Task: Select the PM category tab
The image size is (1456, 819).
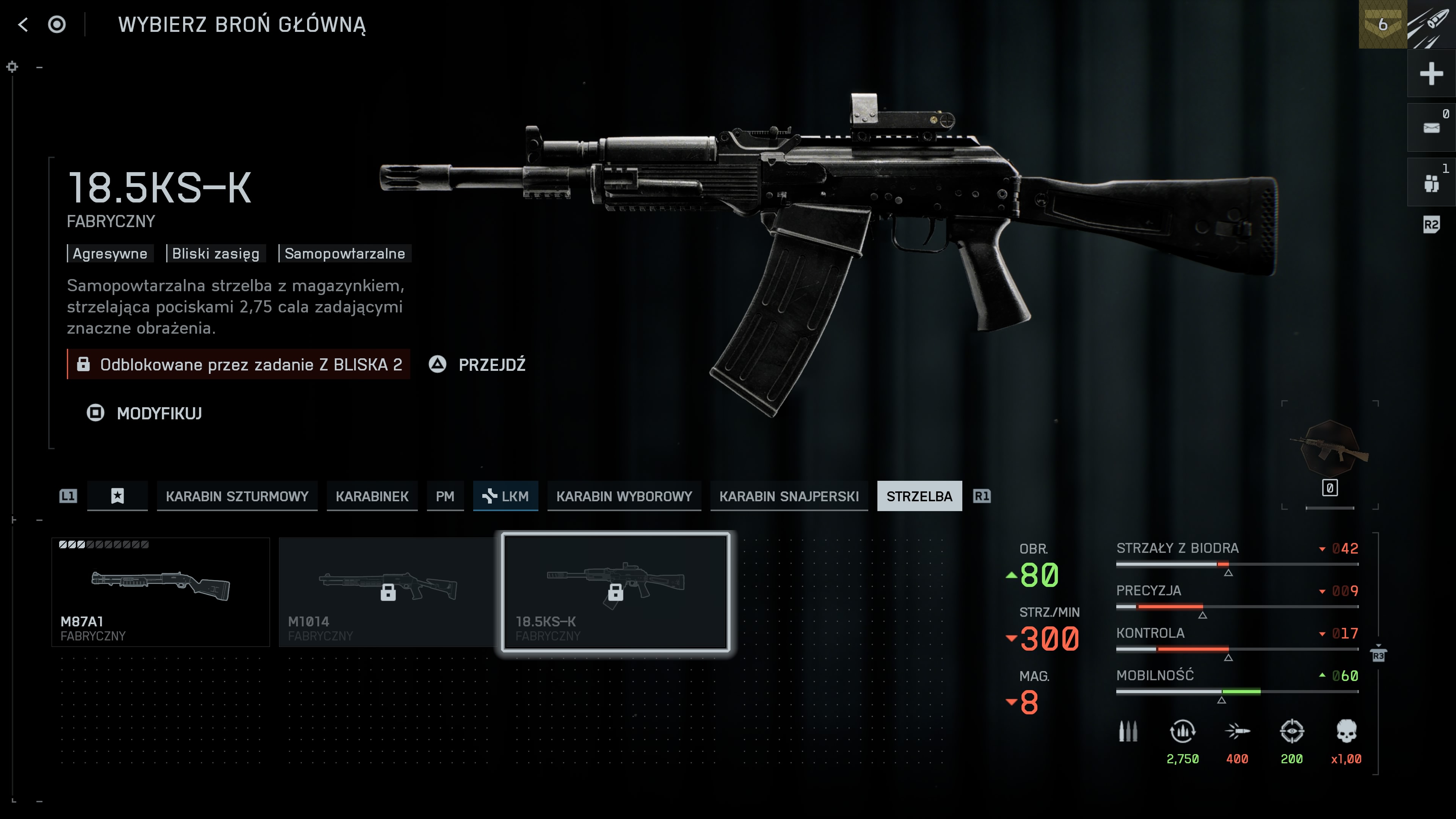Action: tap(445, 496)
